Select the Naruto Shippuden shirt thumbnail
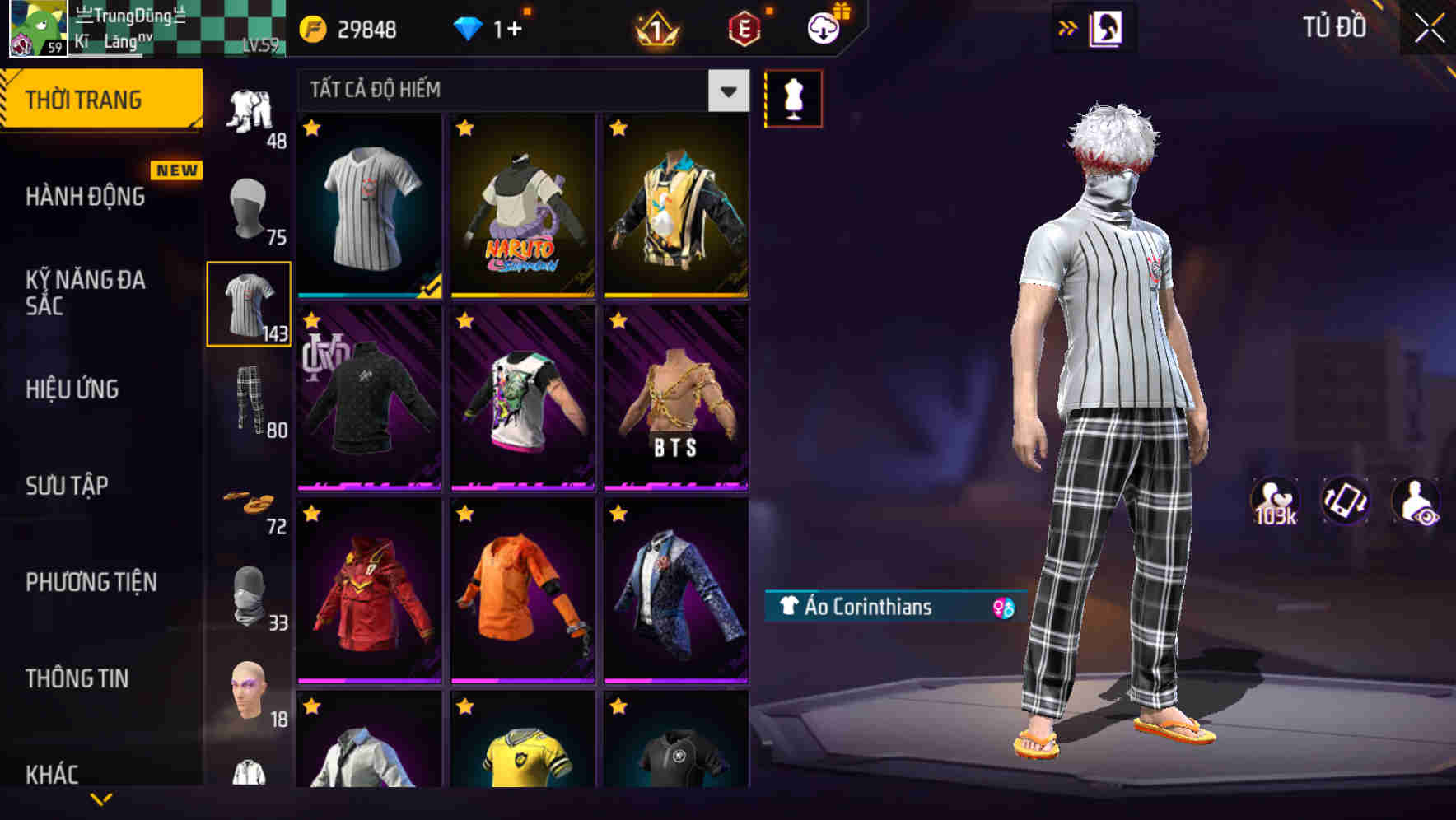1456x820 pixels. click(x=522, y=206)
